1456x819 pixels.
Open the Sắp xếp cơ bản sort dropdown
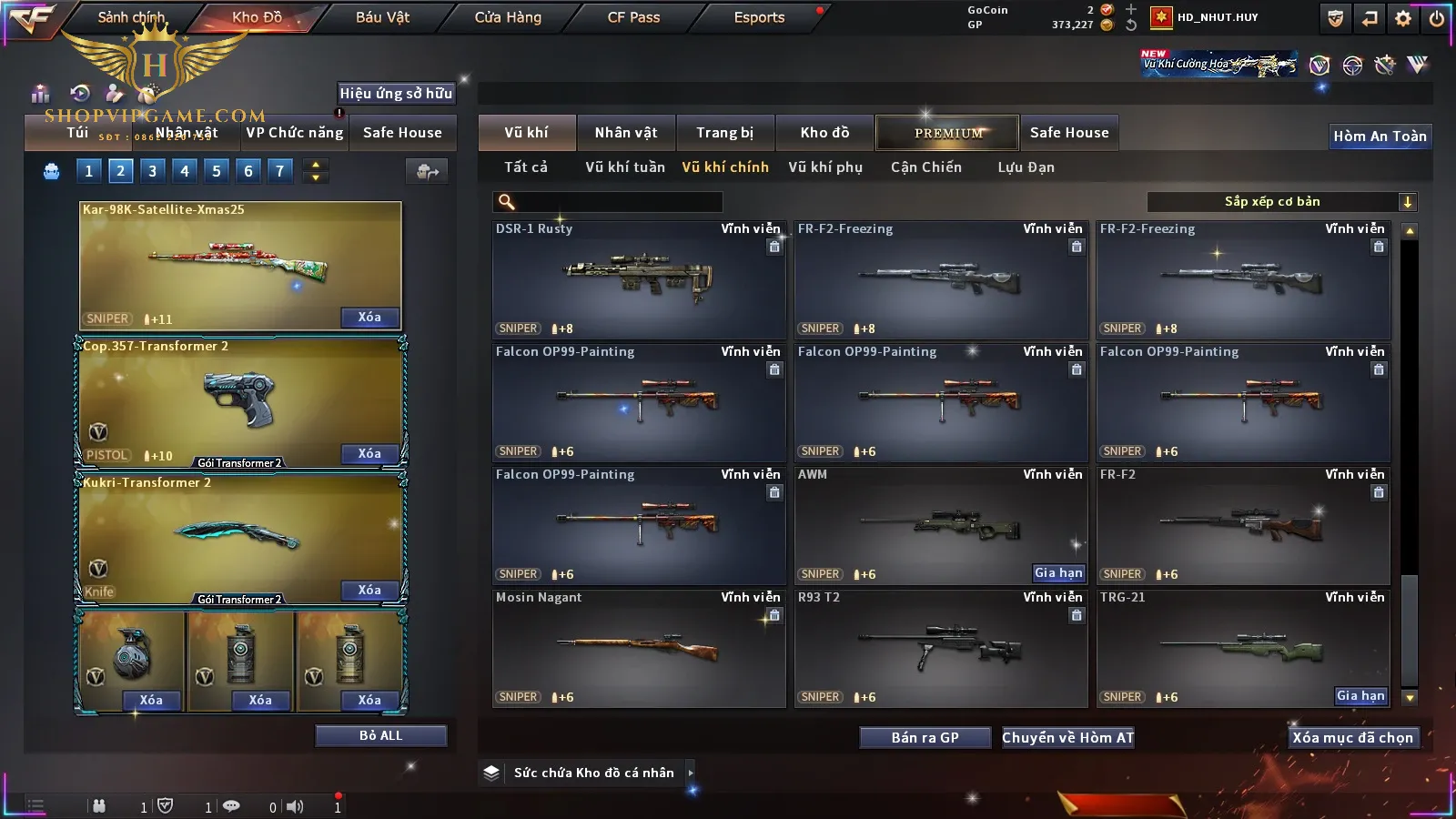pyautogui.click(x=1281, y=202)
